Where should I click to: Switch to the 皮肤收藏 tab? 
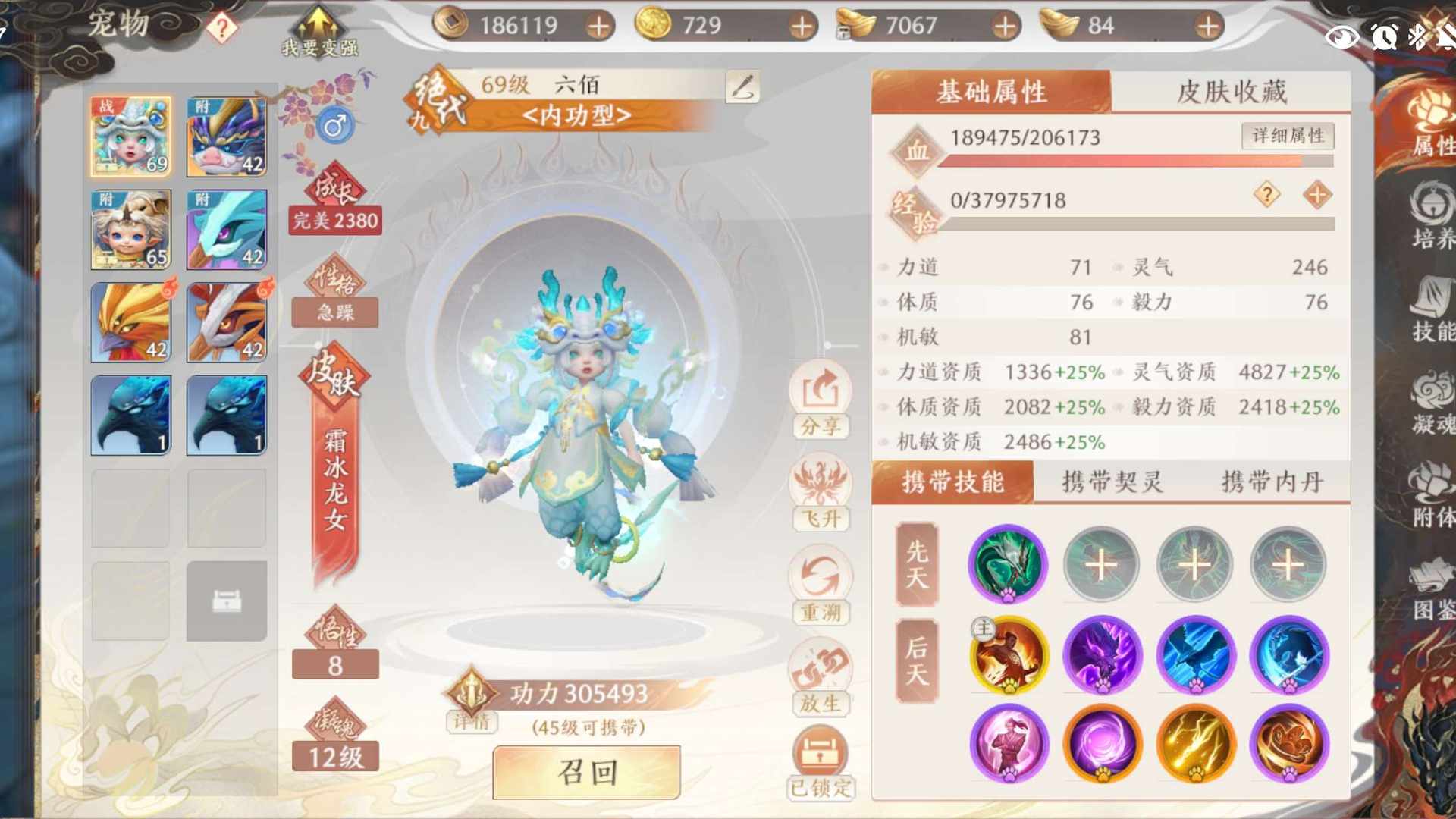tap(1231, 92)
